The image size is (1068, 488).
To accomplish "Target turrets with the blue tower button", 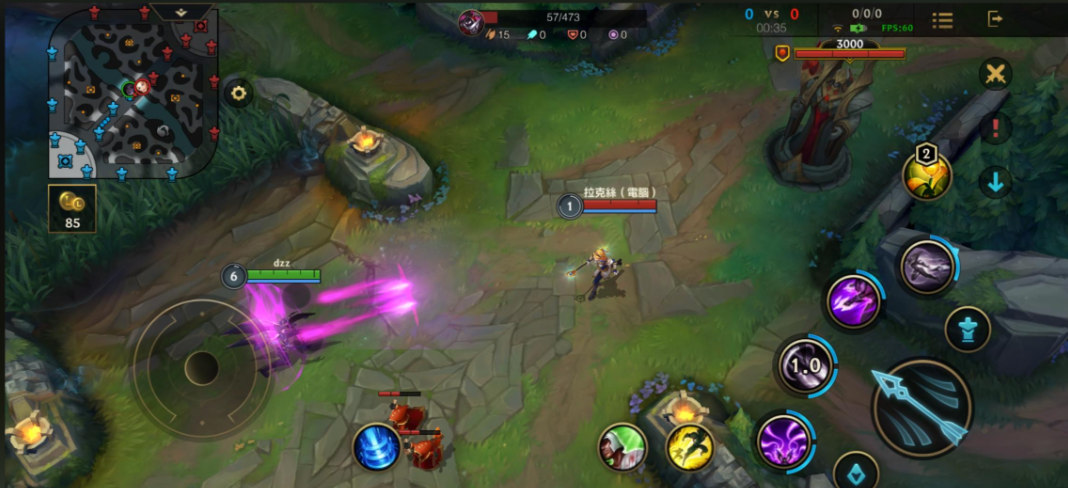I will coord(968,330).
